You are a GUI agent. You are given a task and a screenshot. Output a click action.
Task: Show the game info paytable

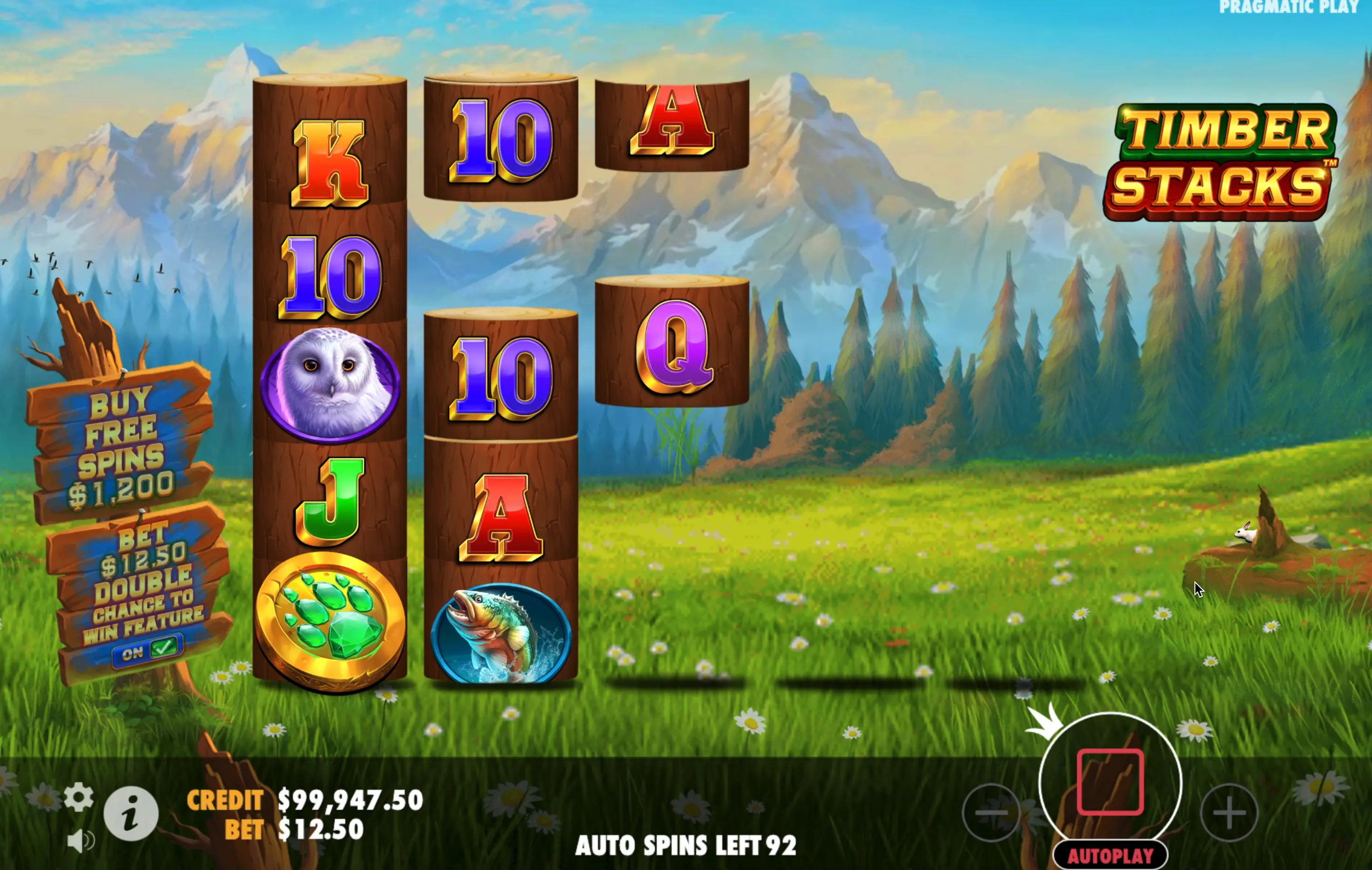(x=131, y=814)
